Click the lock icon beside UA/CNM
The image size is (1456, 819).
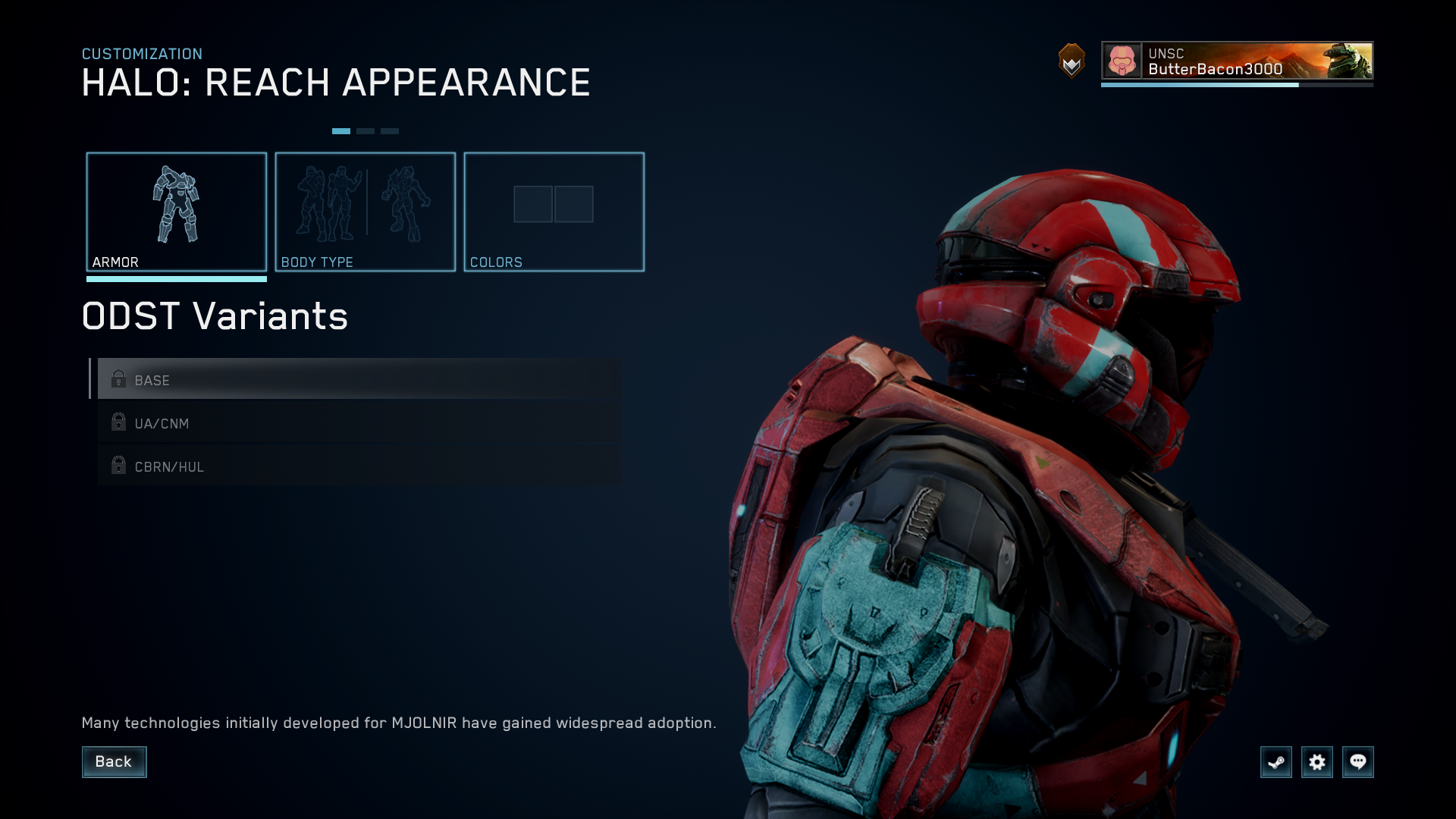(x=119, y=422)
